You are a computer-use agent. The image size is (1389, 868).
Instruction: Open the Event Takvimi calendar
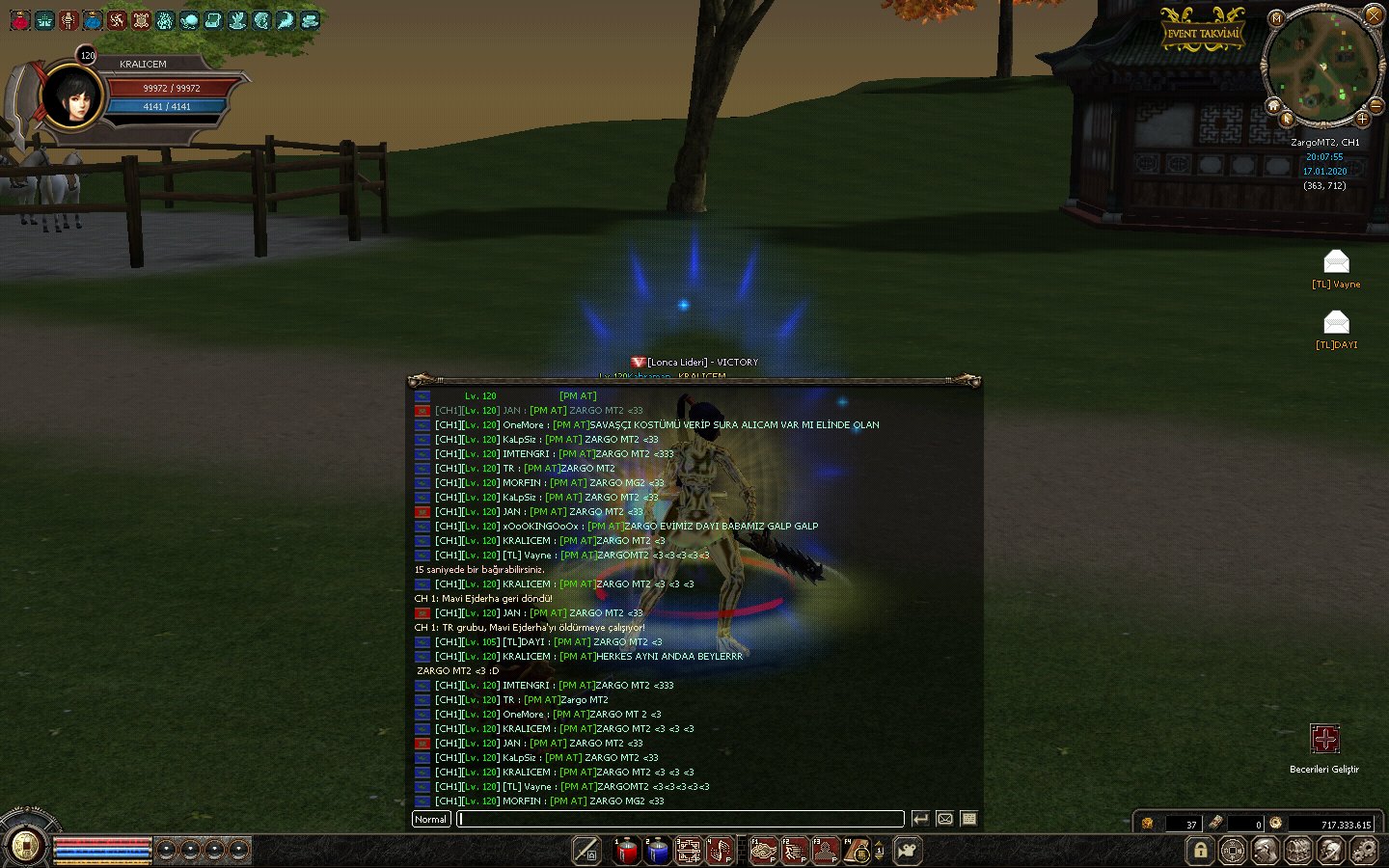point(1202,33)
